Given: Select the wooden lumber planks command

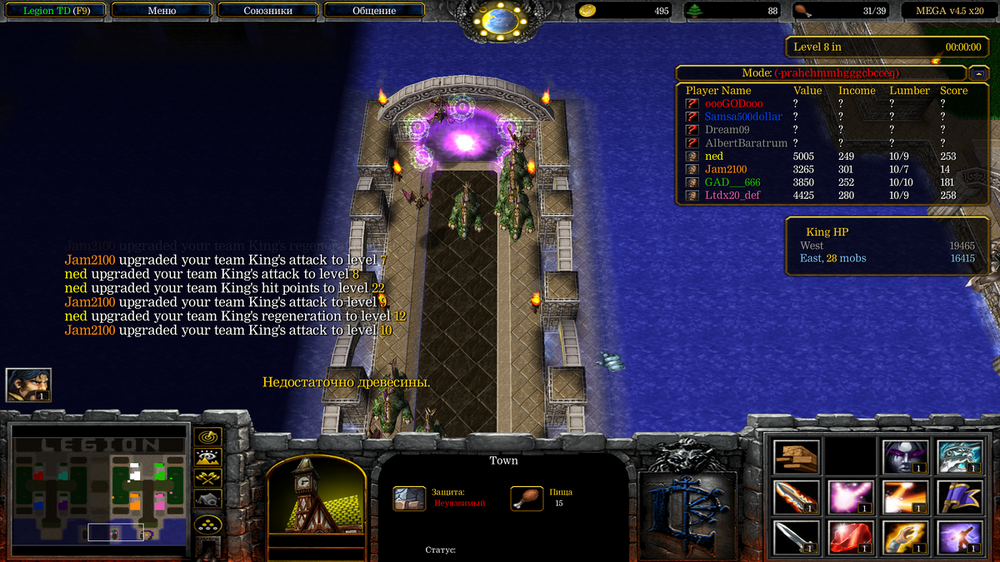Looking at the screenshot, I should pos(796,457).
